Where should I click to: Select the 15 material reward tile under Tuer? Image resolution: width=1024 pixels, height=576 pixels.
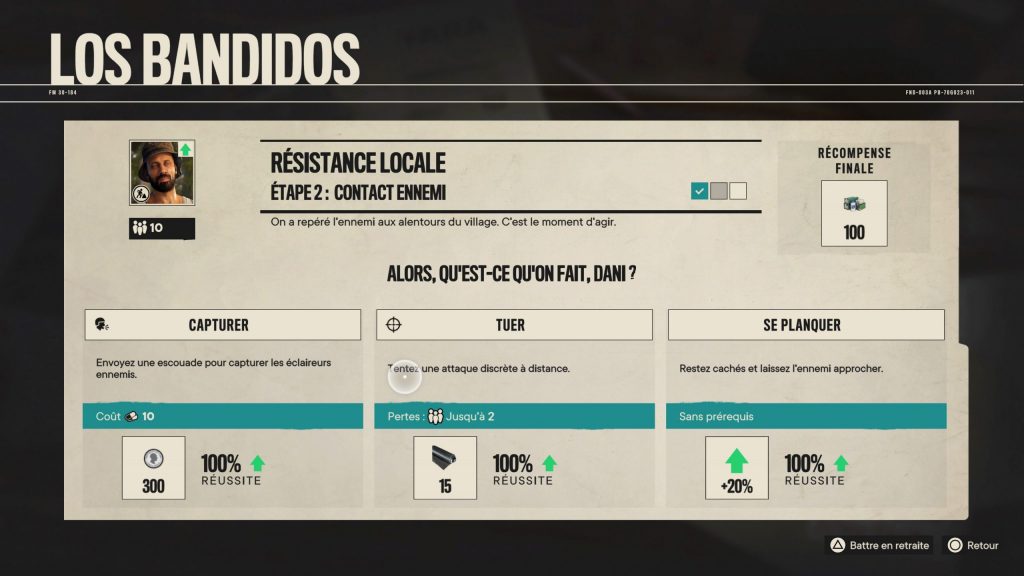coord(445,468)
